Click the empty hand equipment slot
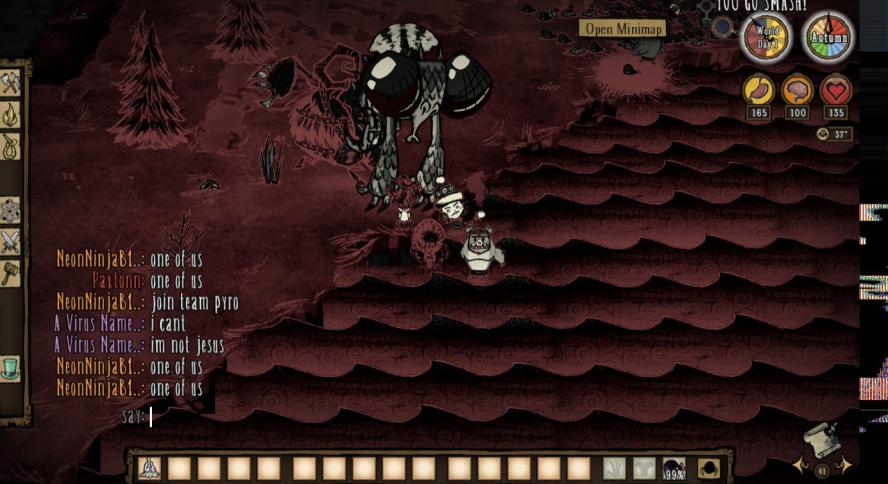The image size is (888, 484). coord(614,468)
